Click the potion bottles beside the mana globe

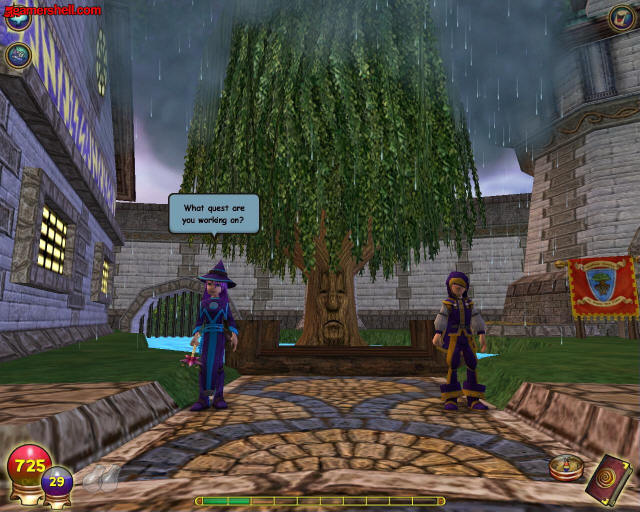(97, 478)
